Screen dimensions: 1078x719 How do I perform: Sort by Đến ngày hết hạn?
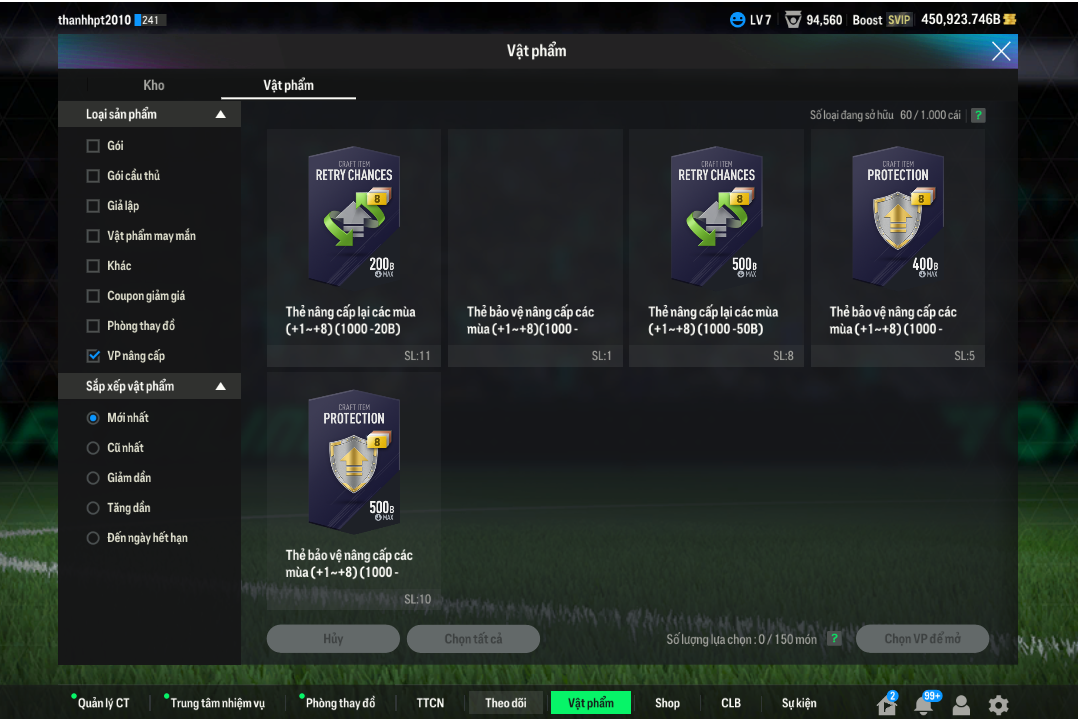(94, 538)
